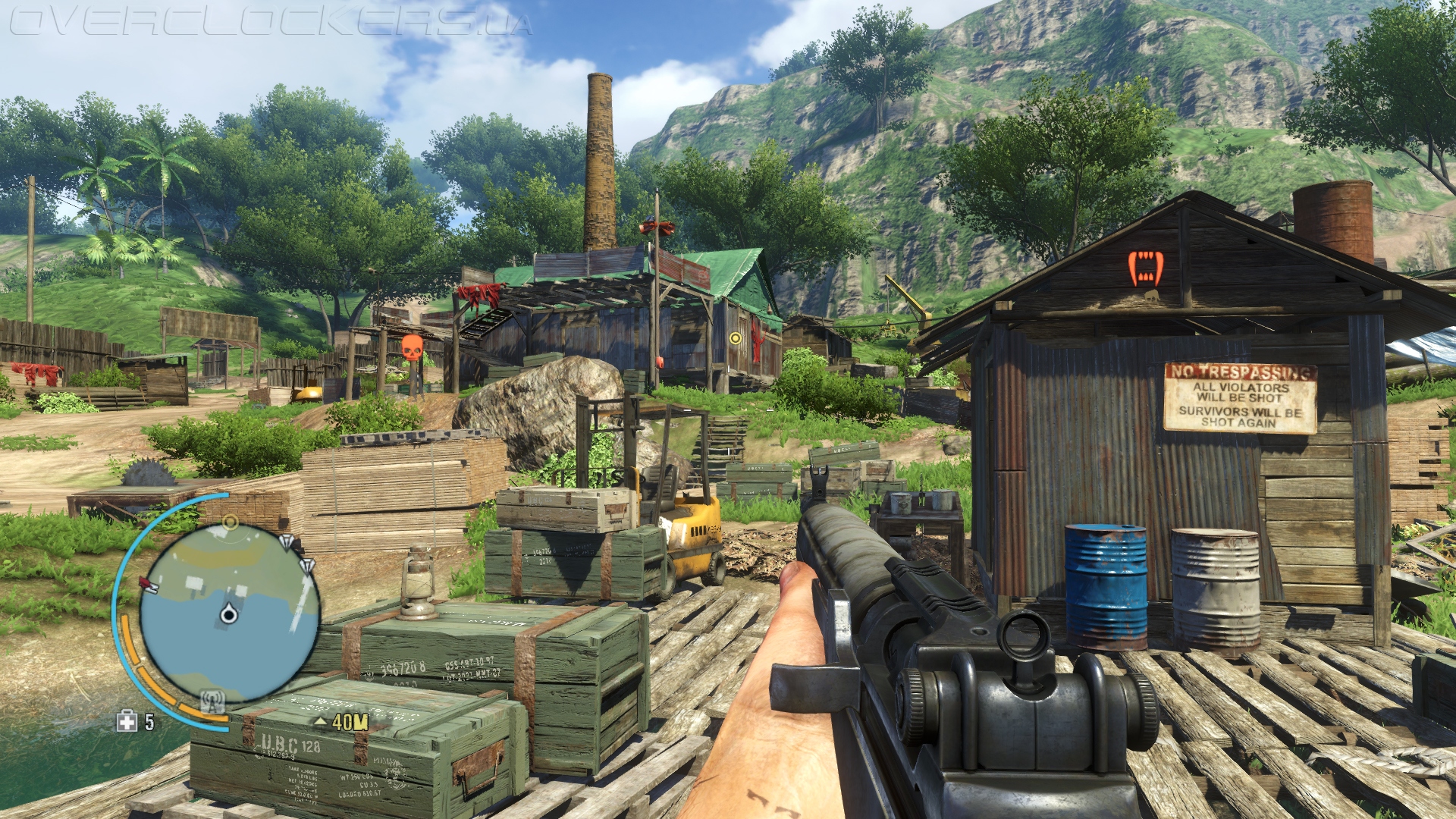Click the yellow objective ring atop the minimap
This screenshot has width=1456, height=819.
coord(231,522)
